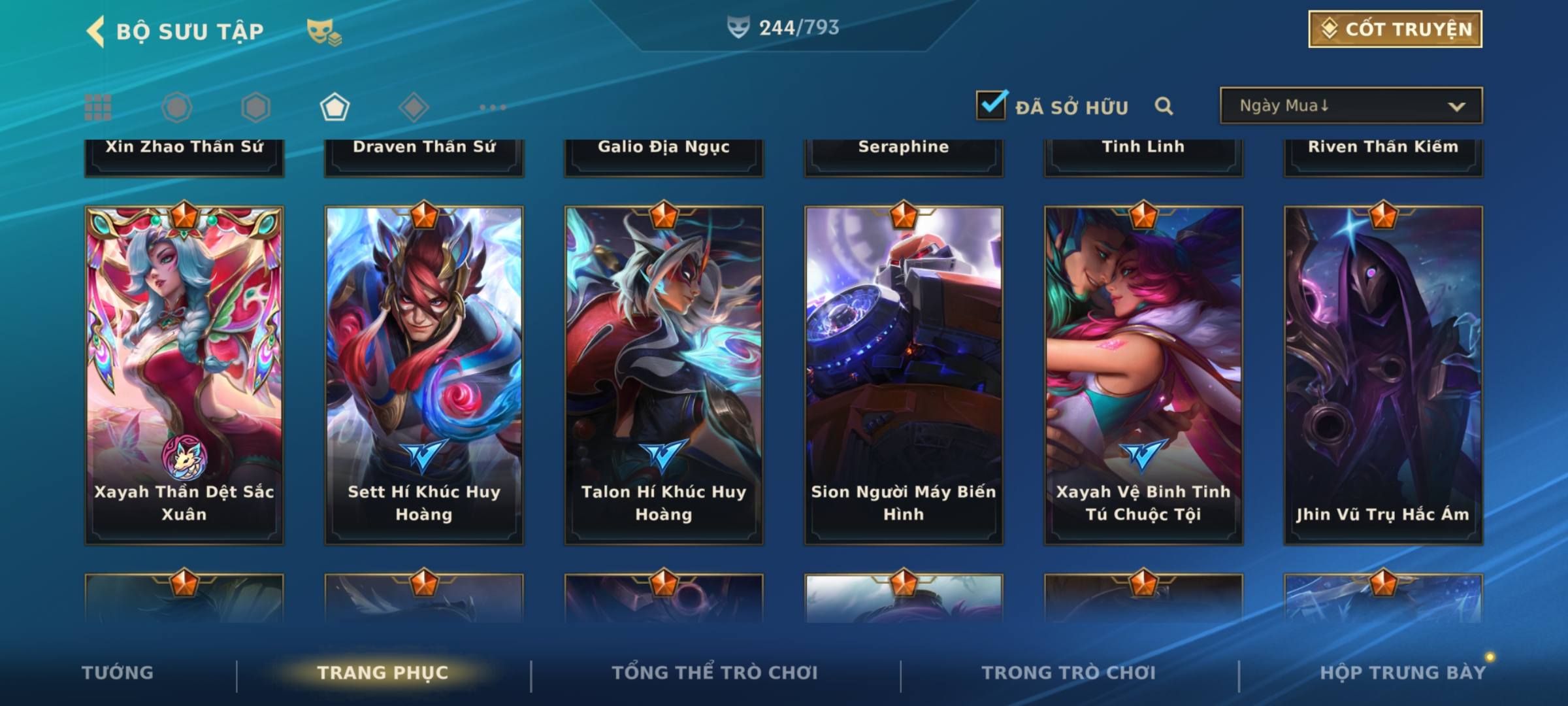1568x706 pixels.
Task: Switch to the Tướng tab
Action: [x=118, y=673]
